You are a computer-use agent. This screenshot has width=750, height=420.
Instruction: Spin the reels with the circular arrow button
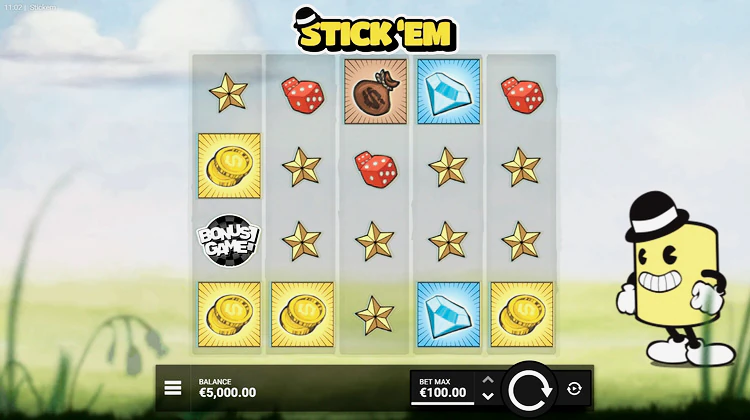pyautogui.click(x=530, y=389)
